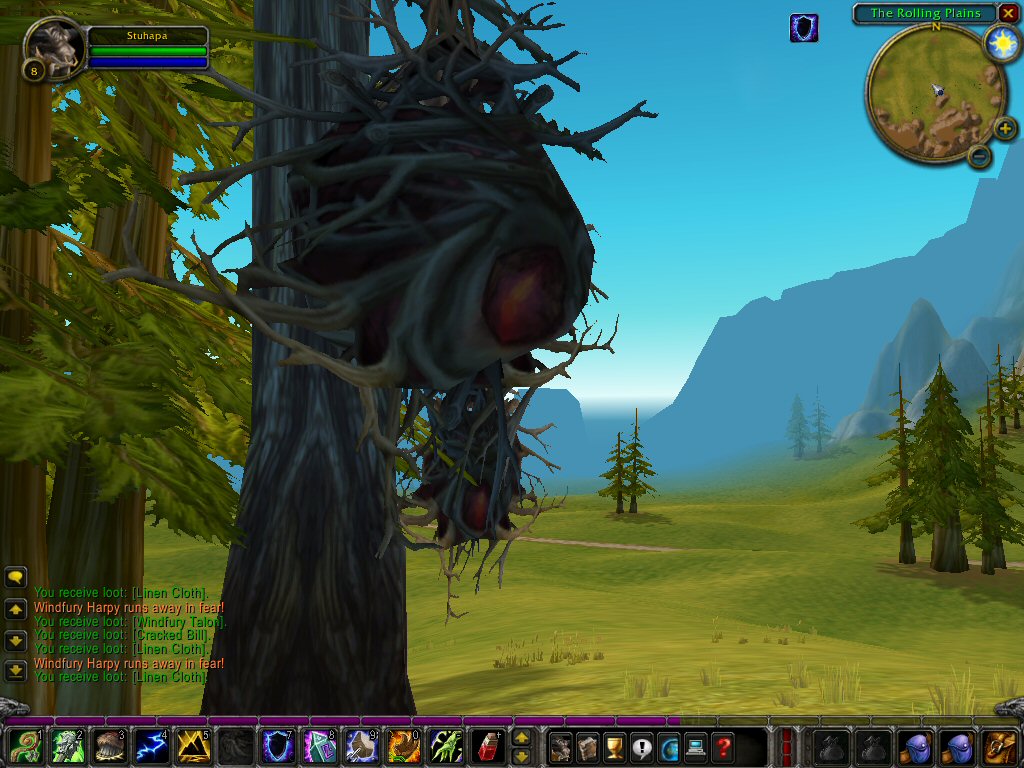Open the world map globe button
The height and width of the screenshot is (768, 1024).
point(668,747)
